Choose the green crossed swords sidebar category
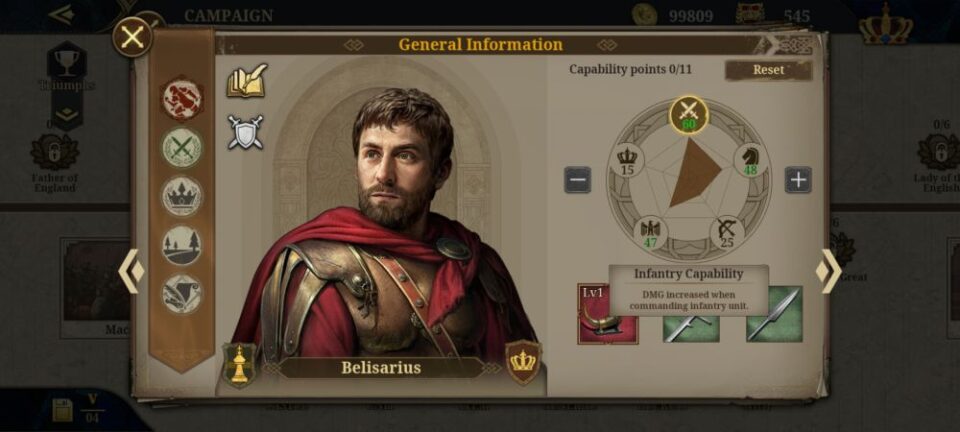This screenshot has width=960, height=432. click(x=182, y=148)
